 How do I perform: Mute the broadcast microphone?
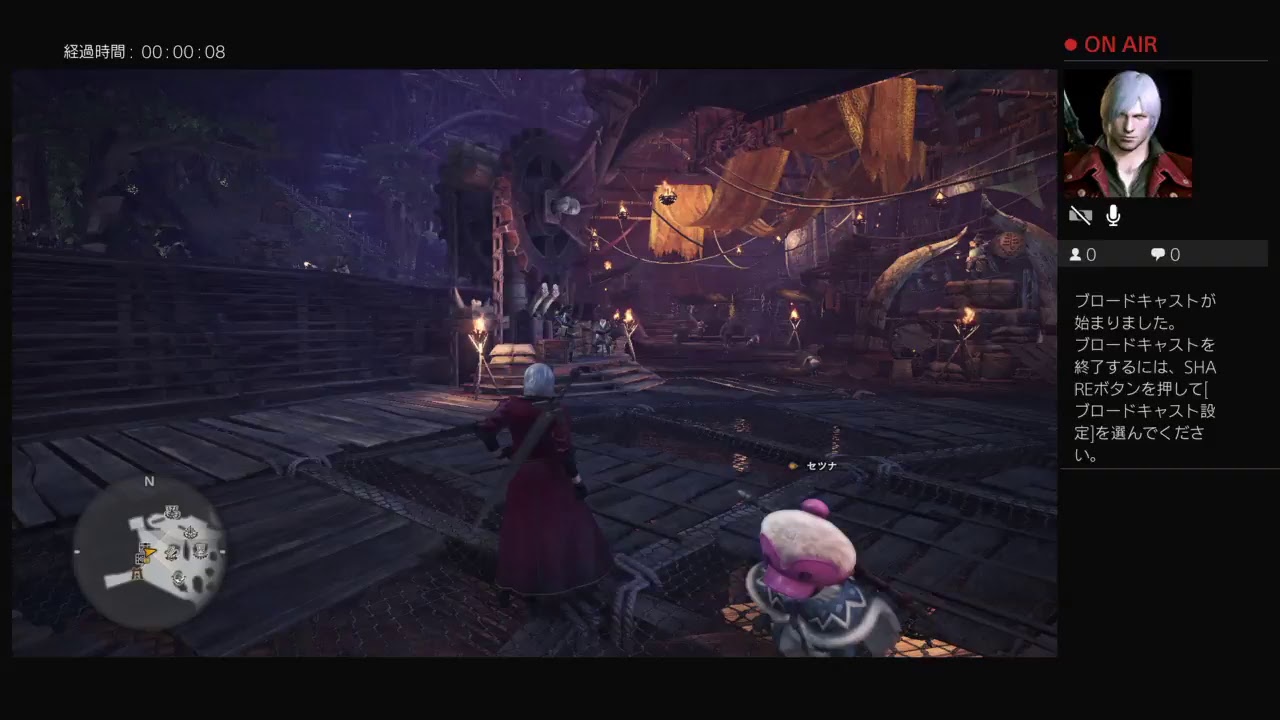[x=1112, y=215]
